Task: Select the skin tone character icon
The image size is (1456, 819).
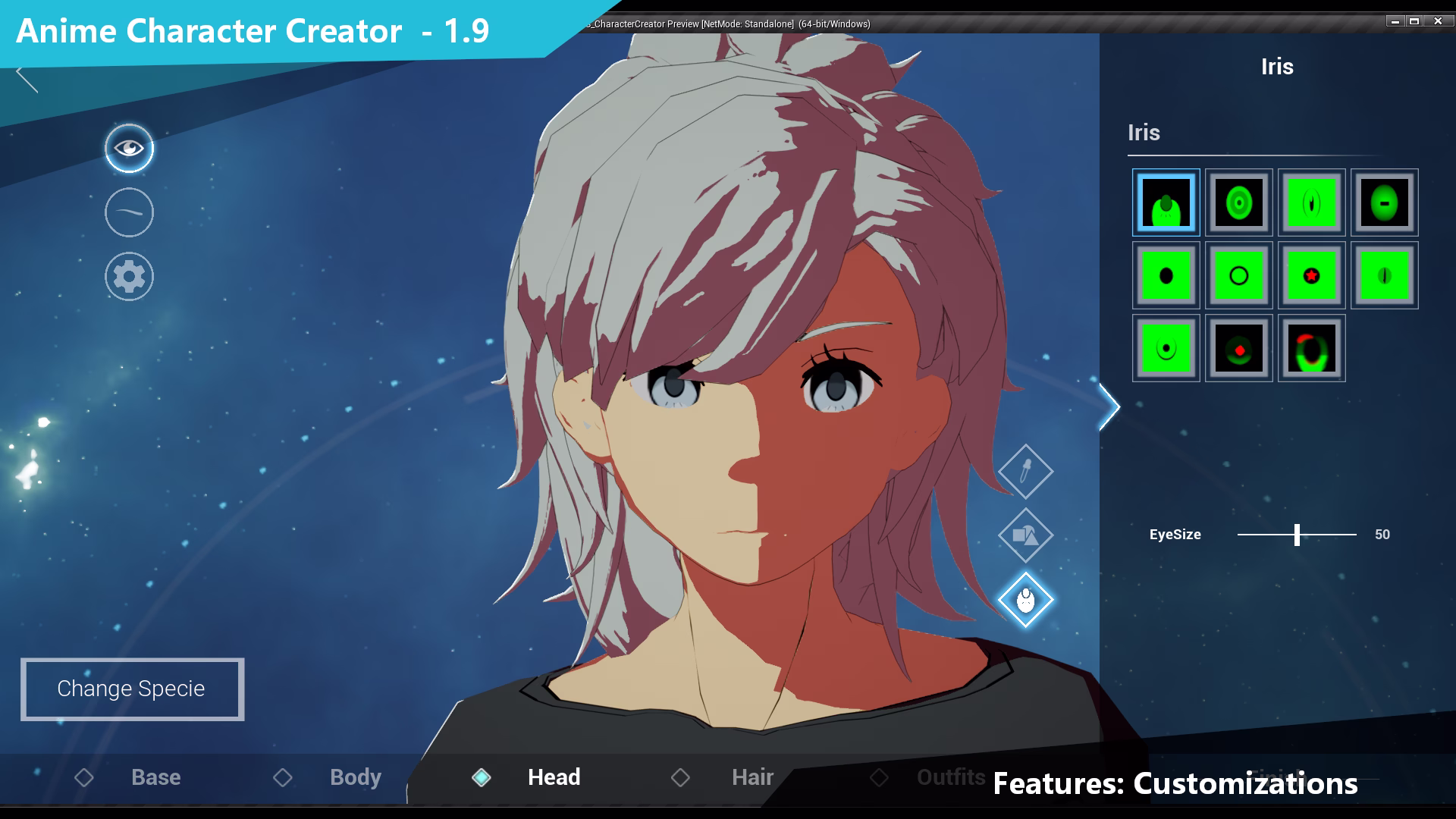Action: (x=1026, y=599)
